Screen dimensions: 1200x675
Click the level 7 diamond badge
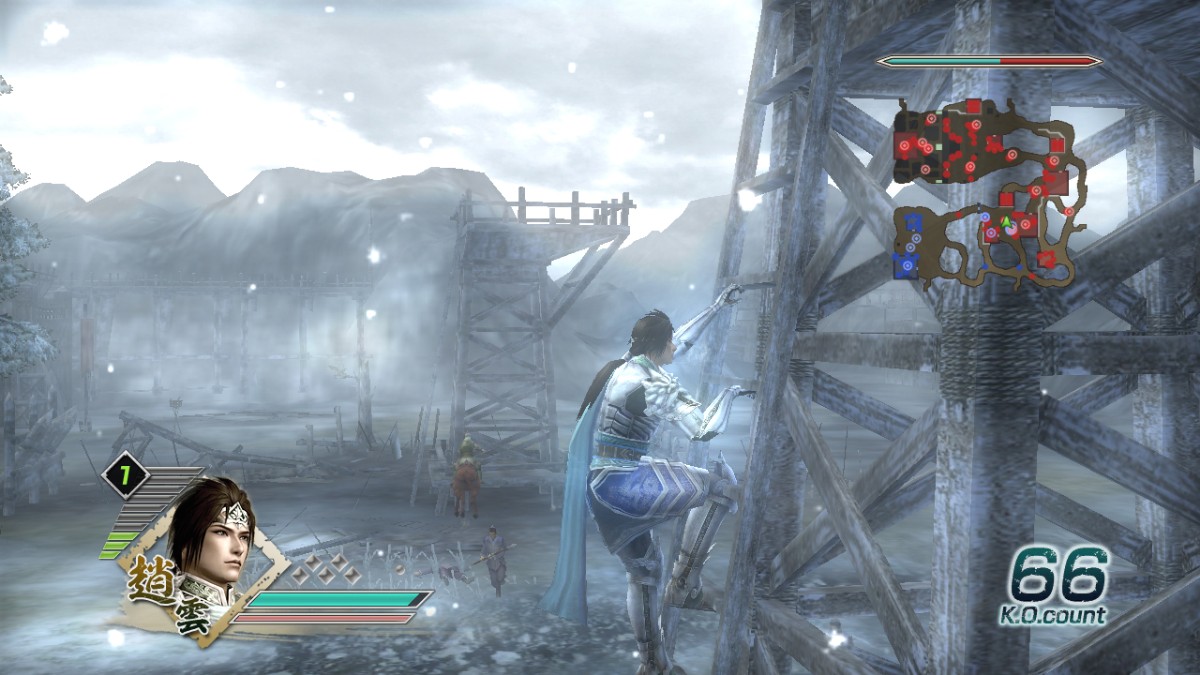[125, 476]
